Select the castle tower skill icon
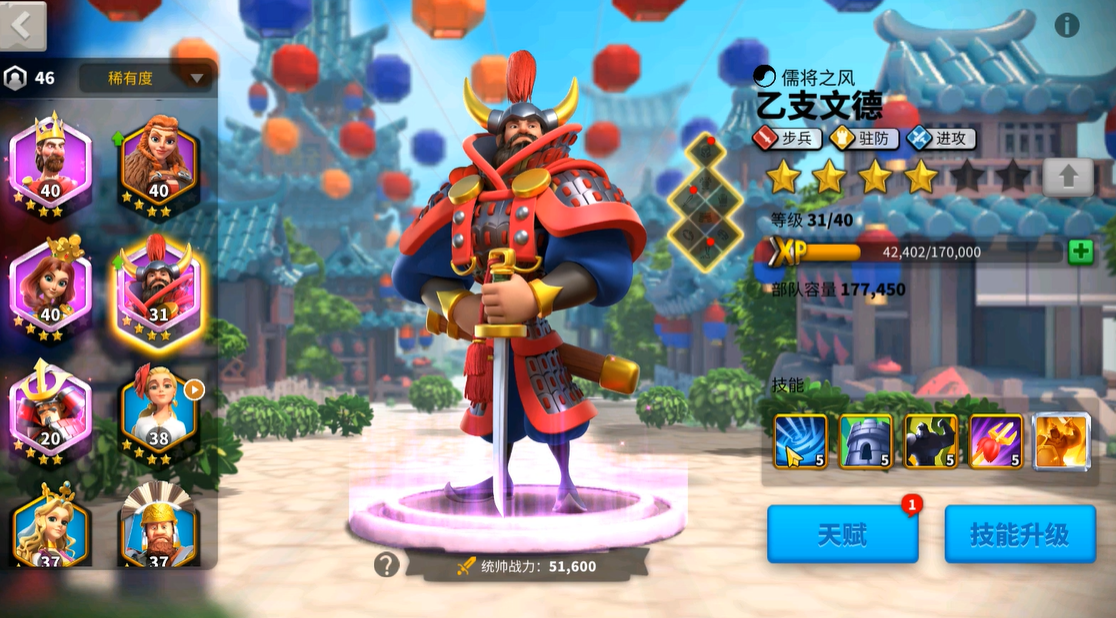 [865, 441]
